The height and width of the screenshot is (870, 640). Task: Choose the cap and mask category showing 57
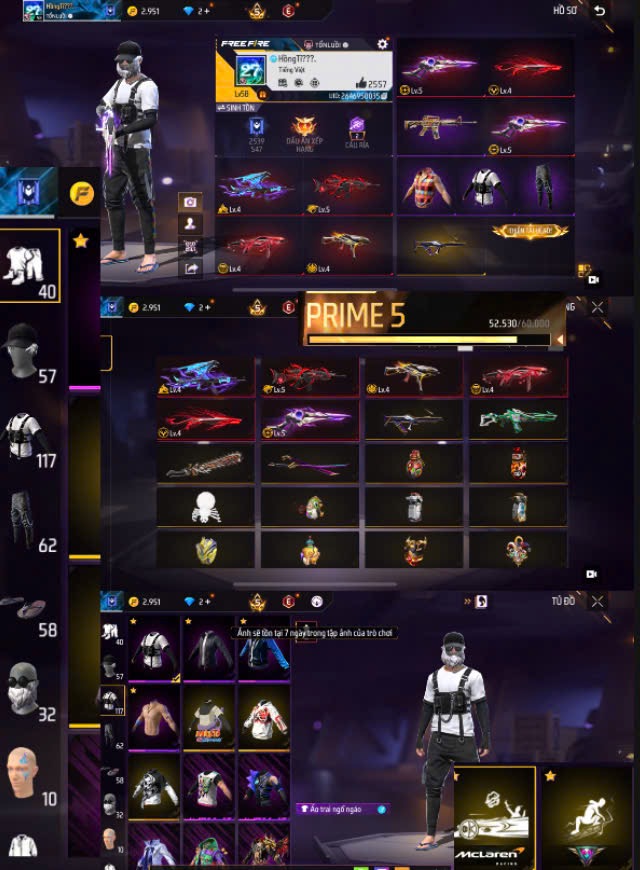point(29,350)
